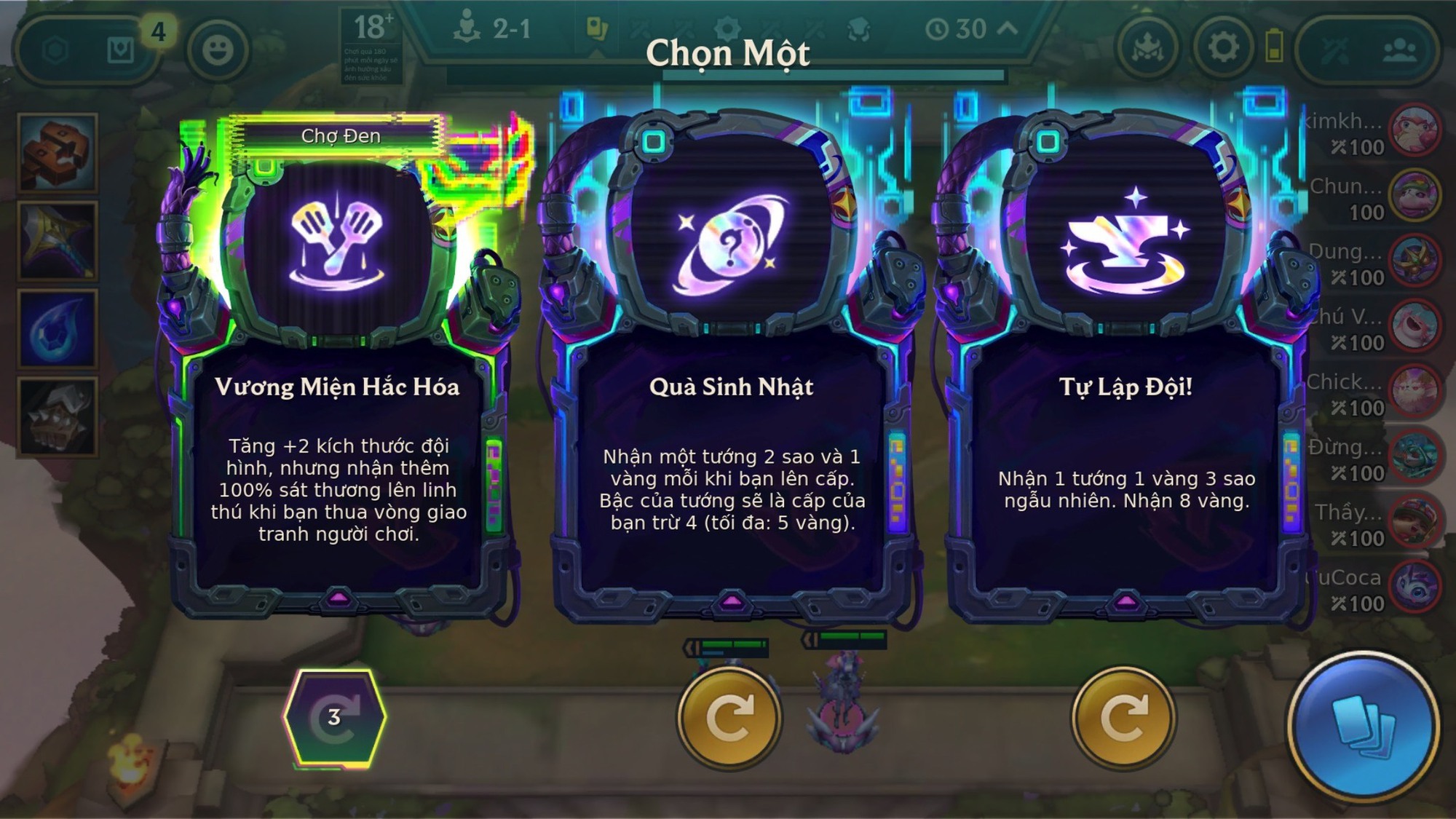Click the augment cards stage icon

pyautogui.click(x=597, y=25)
